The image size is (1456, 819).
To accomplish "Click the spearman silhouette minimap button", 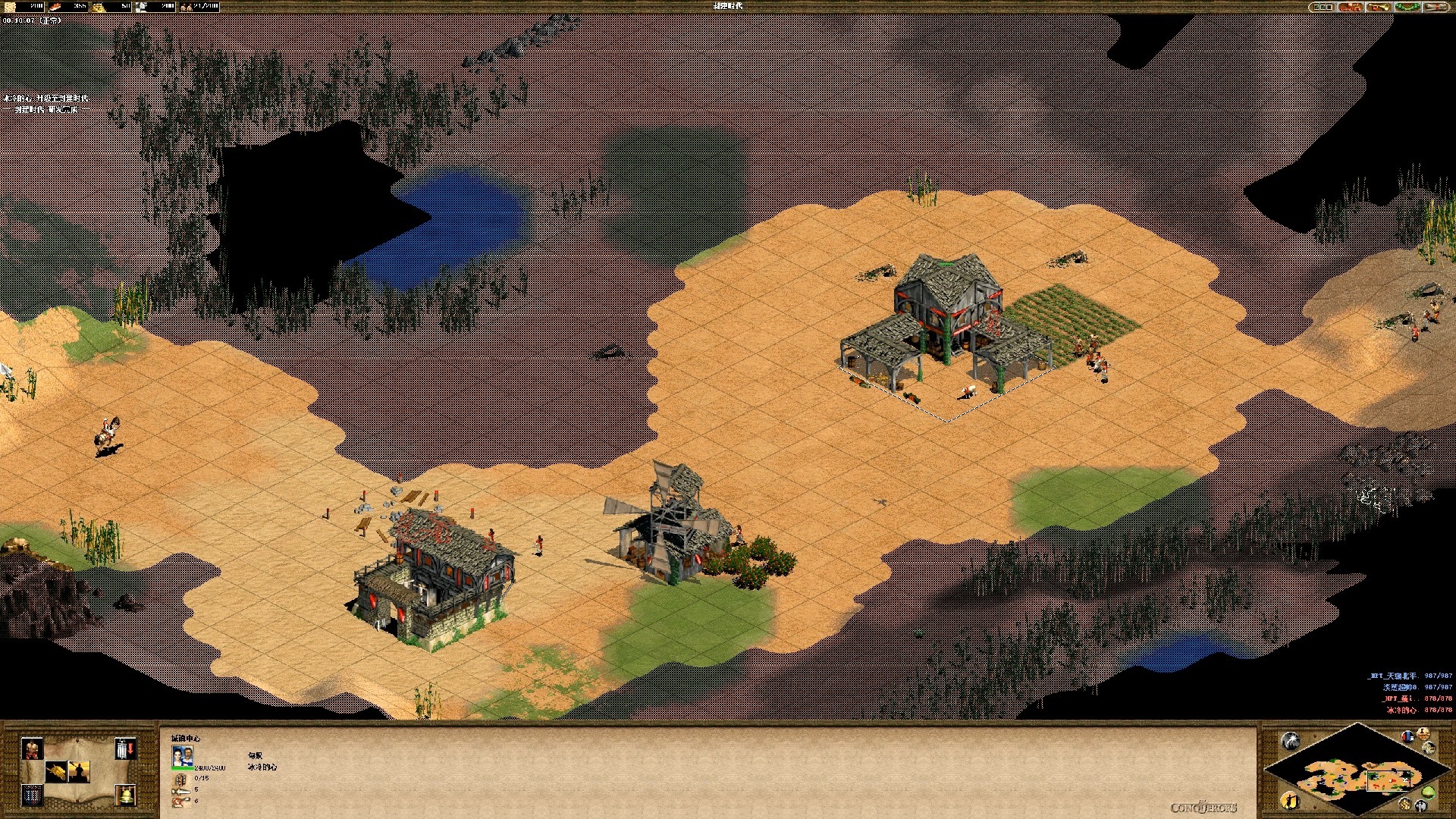I will coord(1291,800).
